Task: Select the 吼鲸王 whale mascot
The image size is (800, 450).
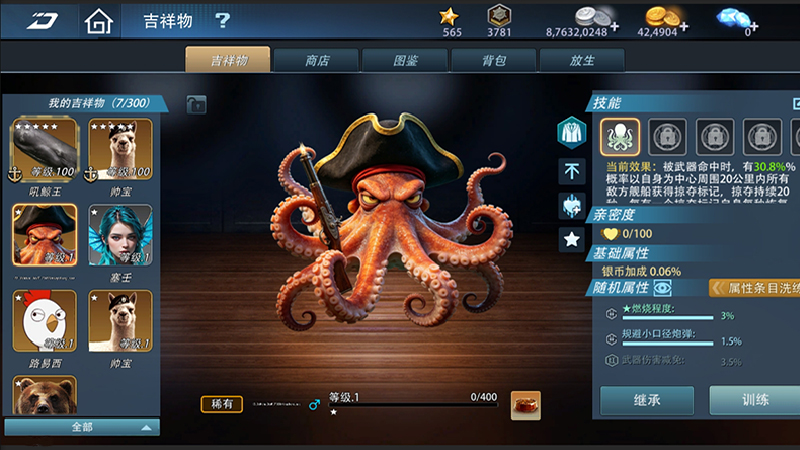Action: 44,150
